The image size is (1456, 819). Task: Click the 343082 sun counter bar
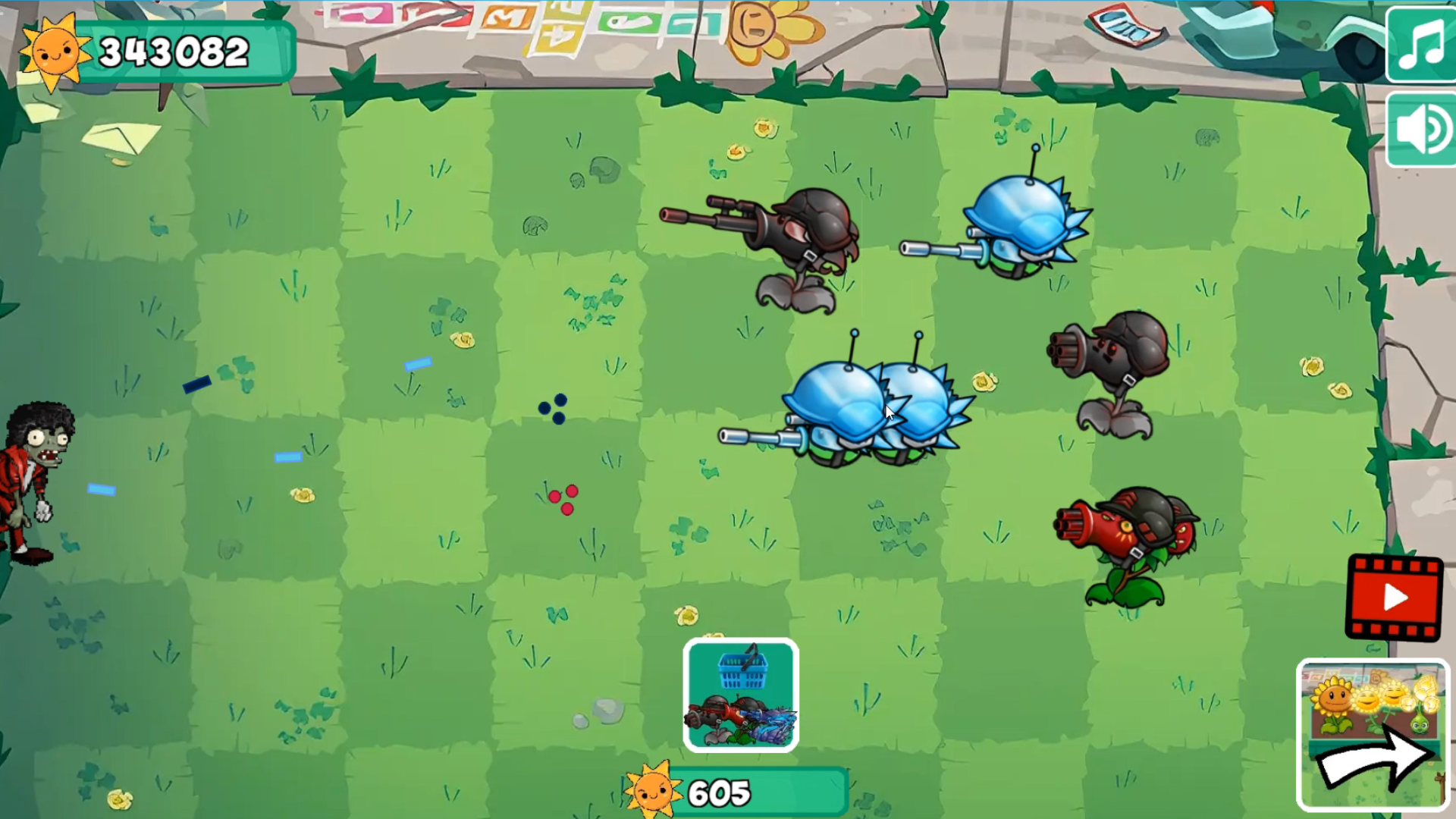point(174,52)
